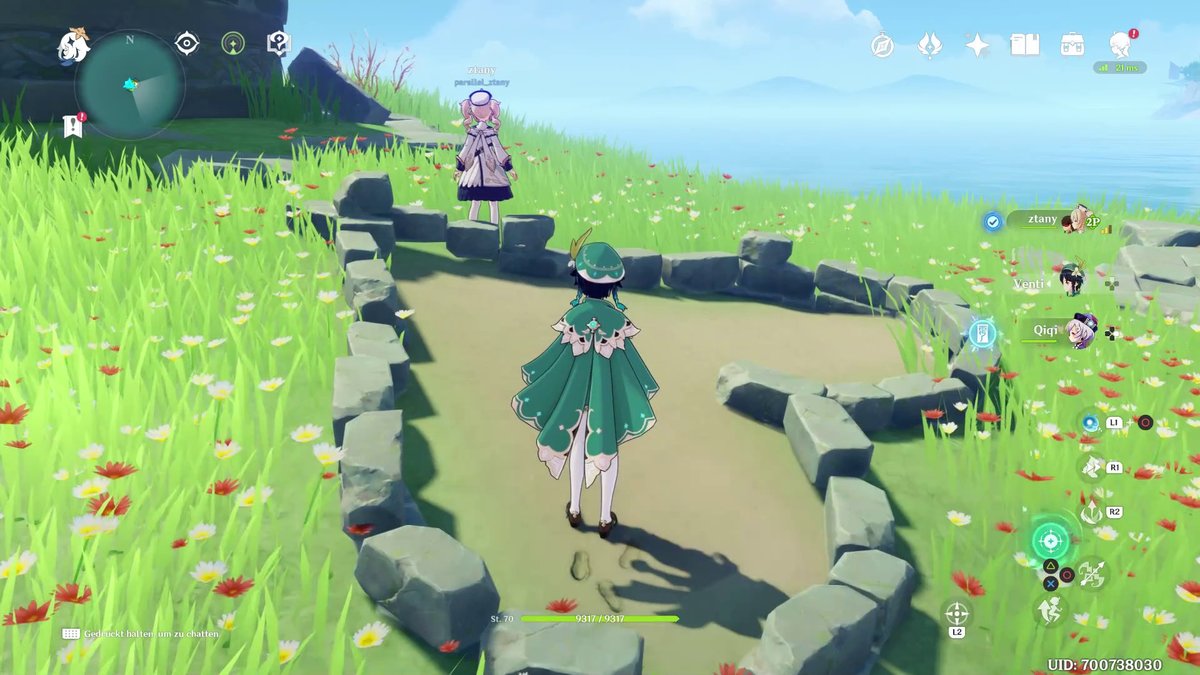Open the quest bookmark icon with alert
Viewport: 1200px width, 675px height.
click(71, 126)
